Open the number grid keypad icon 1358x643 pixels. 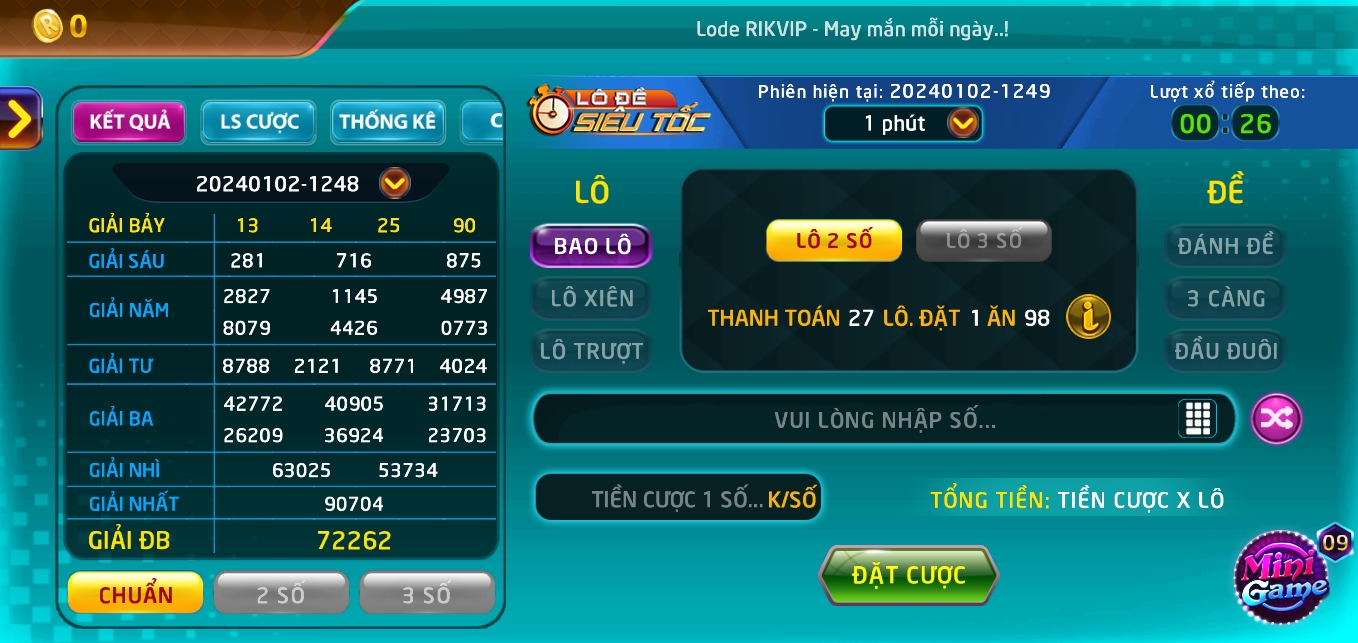1197,418
